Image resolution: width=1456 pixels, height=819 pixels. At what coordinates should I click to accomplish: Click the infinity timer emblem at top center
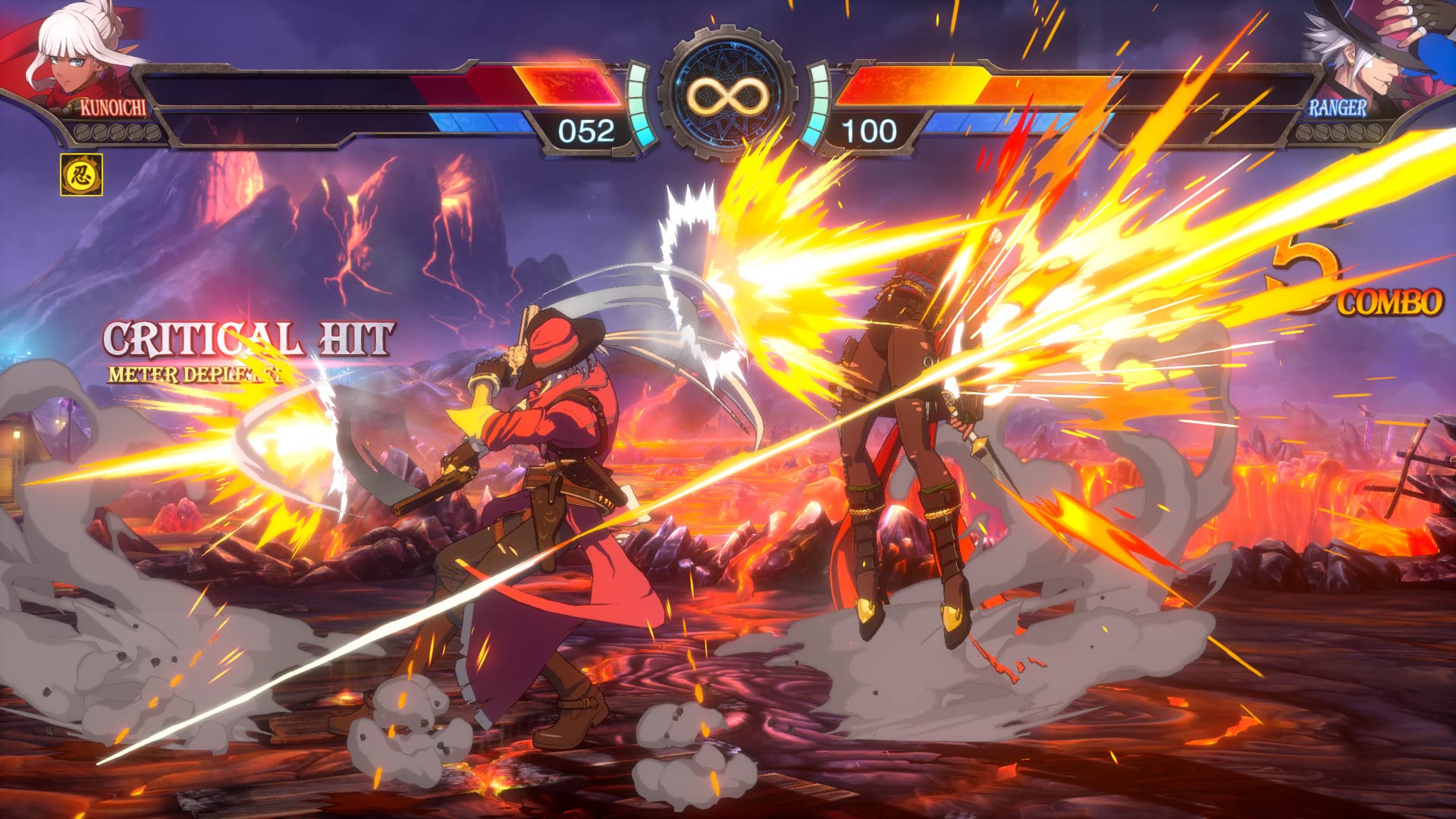tap(728, 95)
